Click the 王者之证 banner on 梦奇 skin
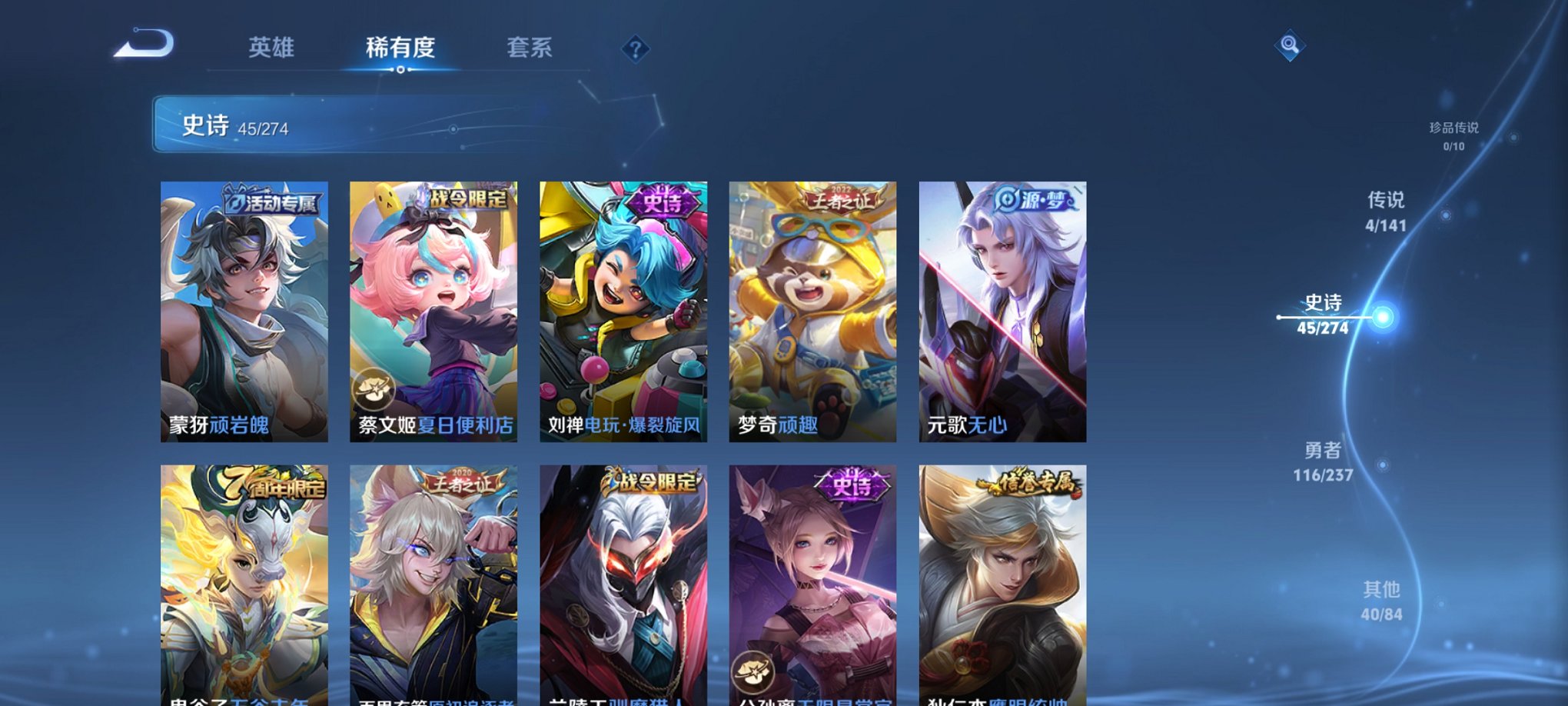 841,198
